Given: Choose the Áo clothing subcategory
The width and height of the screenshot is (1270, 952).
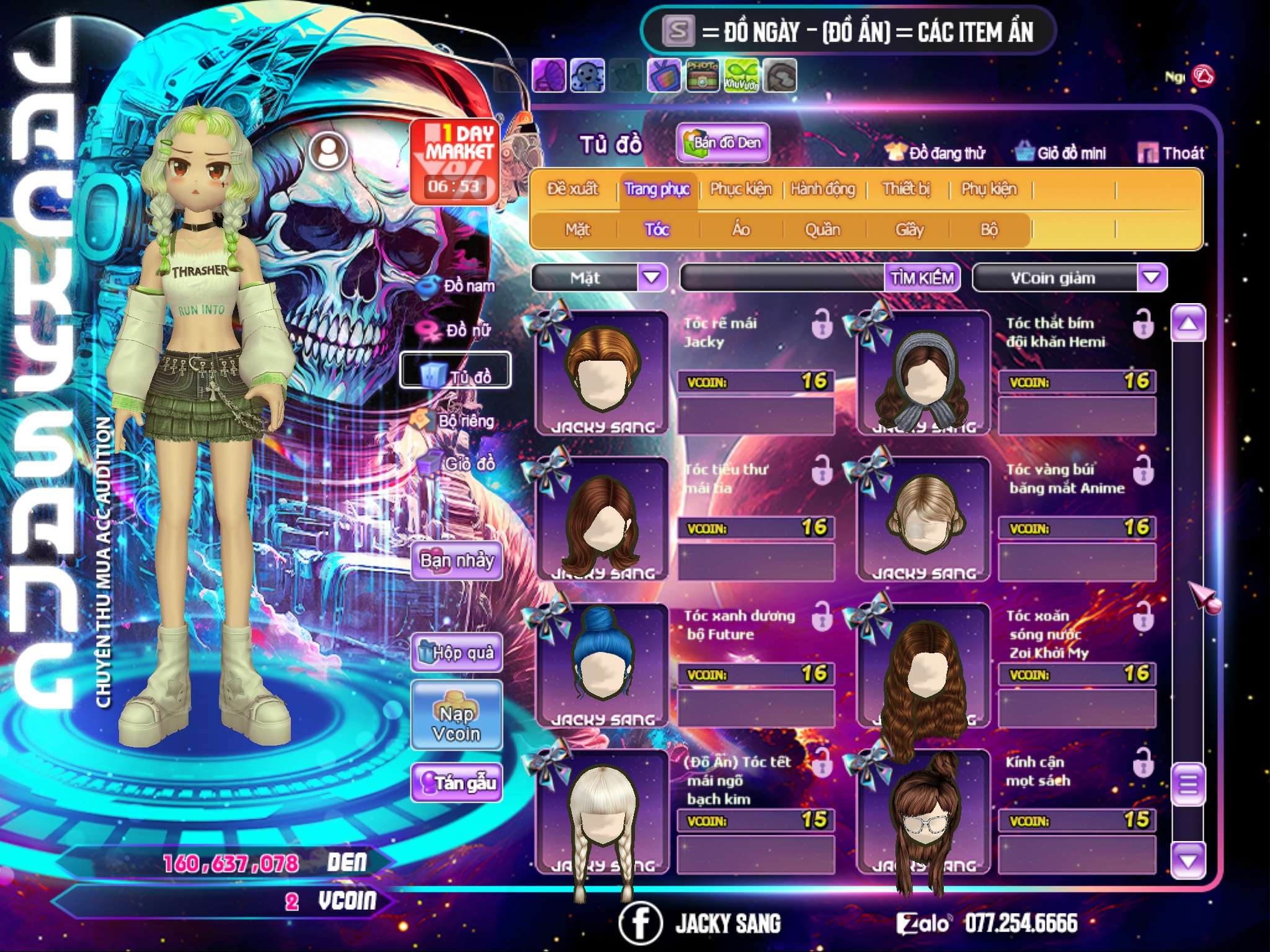Looking at the screenshot, I should (x=741, y=230).
